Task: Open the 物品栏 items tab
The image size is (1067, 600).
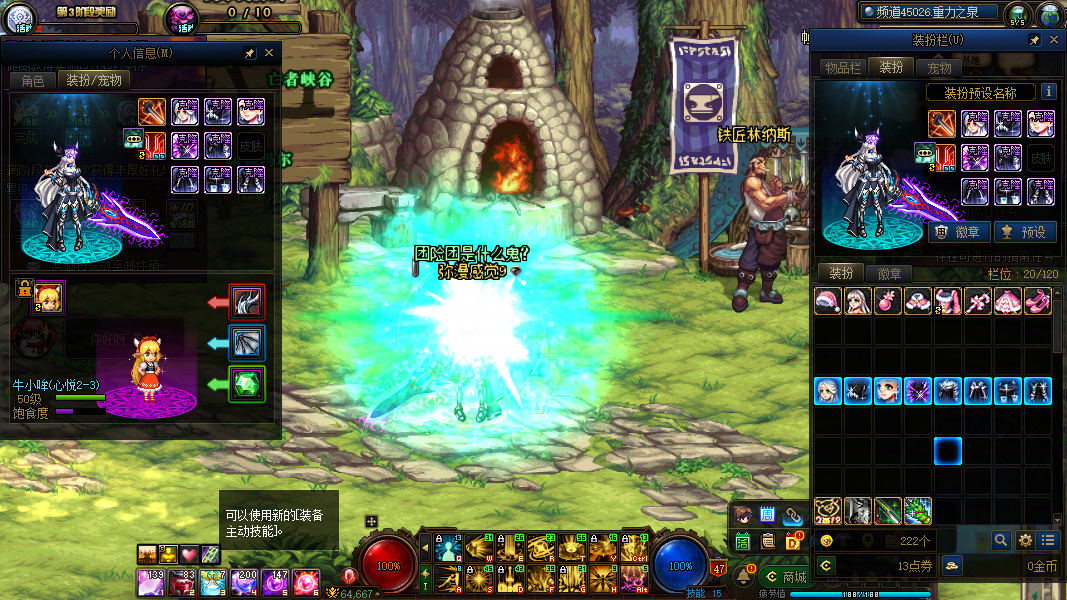Action: pyautogui.click(x=842, y=67)
